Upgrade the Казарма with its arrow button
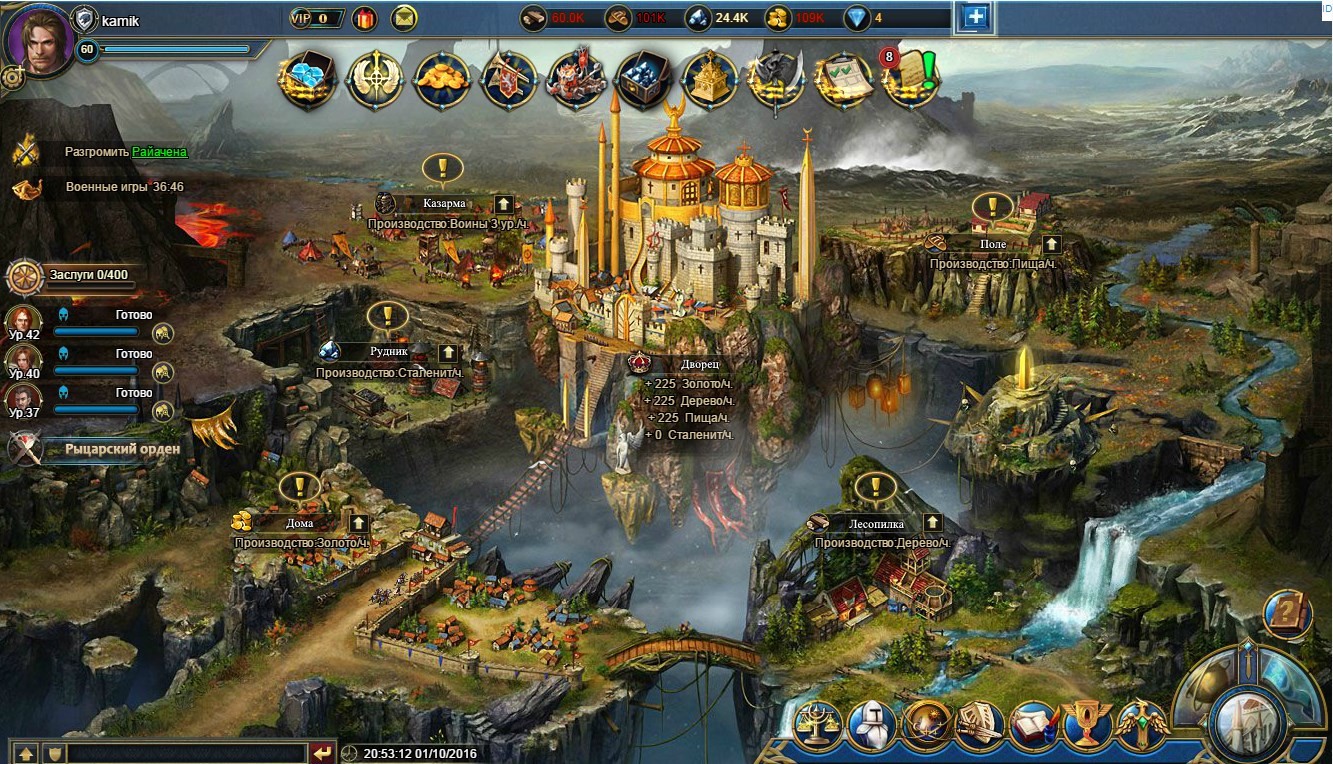This screenshot has height=764, width=1333. 504,204
